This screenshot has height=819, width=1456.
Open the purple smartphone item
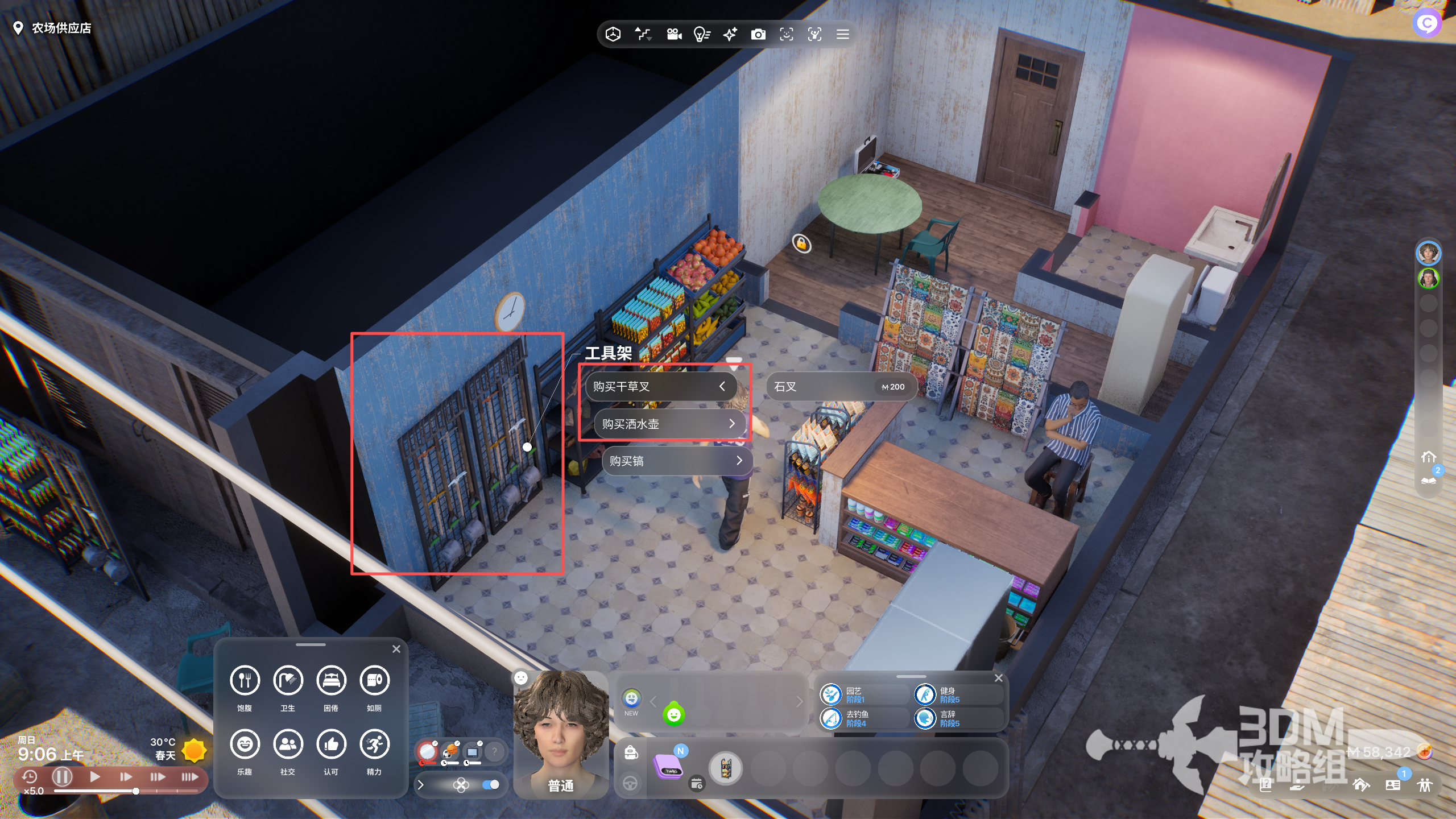pos(669,767)
